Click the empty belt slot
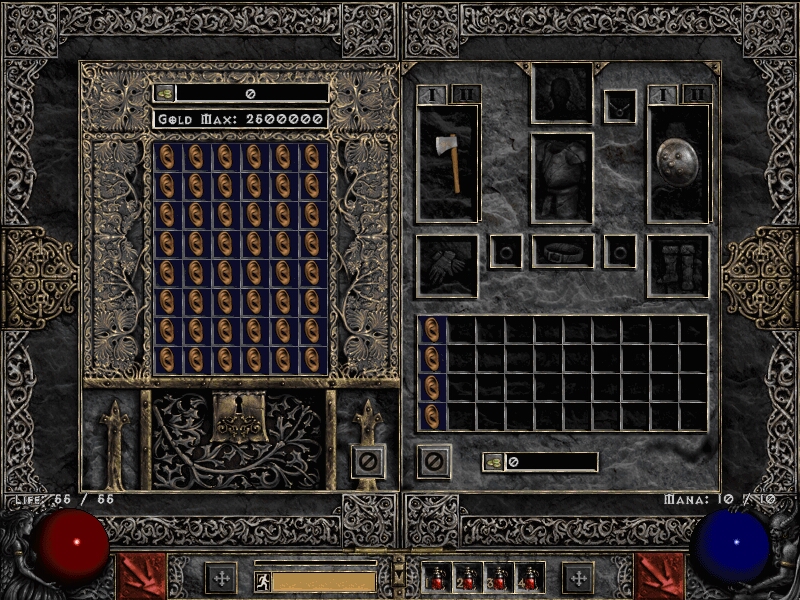 pyautogui.click(x=562, y=252)
